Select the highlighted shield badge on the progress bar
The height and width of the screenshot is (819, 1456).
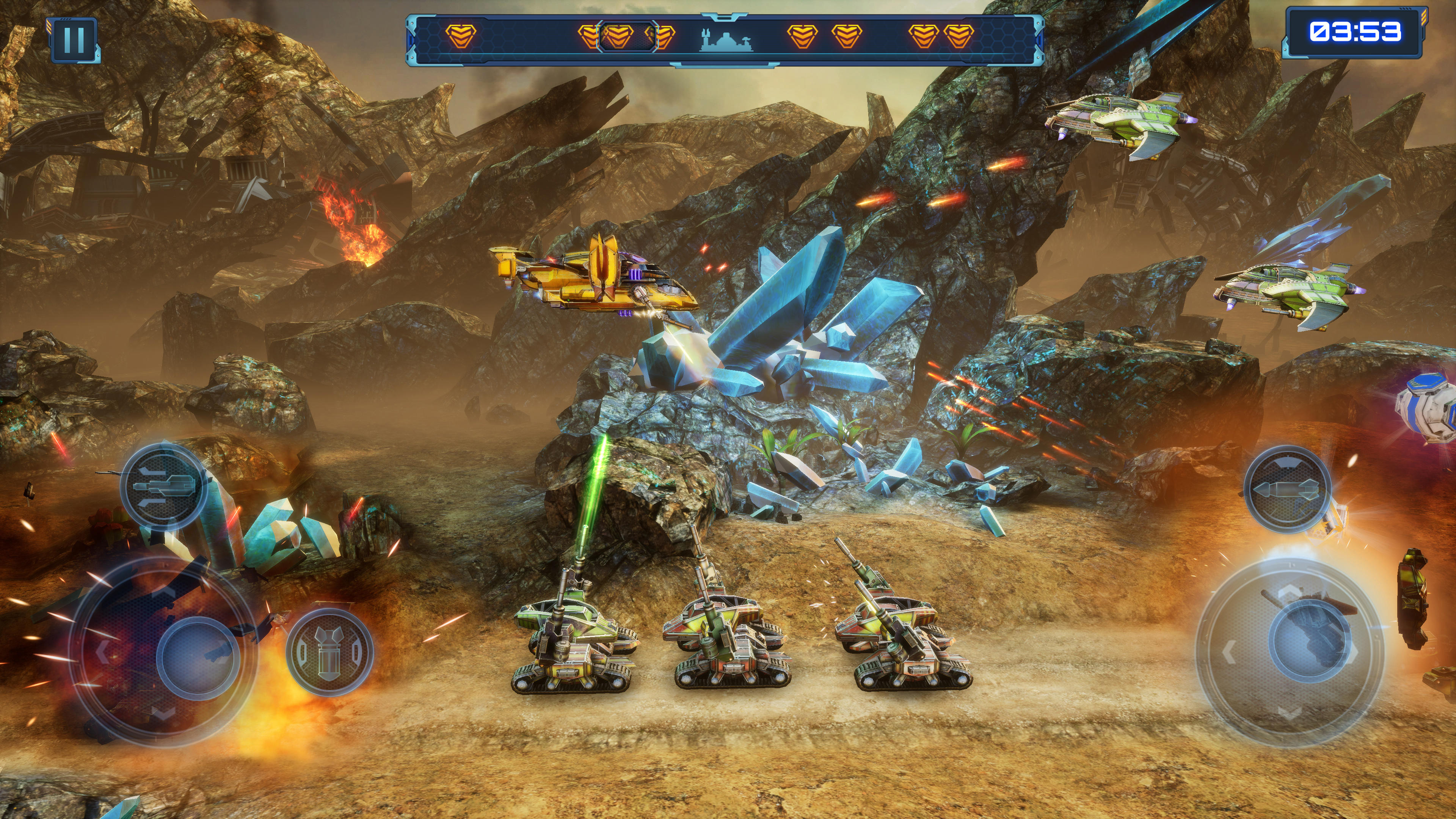621,37
